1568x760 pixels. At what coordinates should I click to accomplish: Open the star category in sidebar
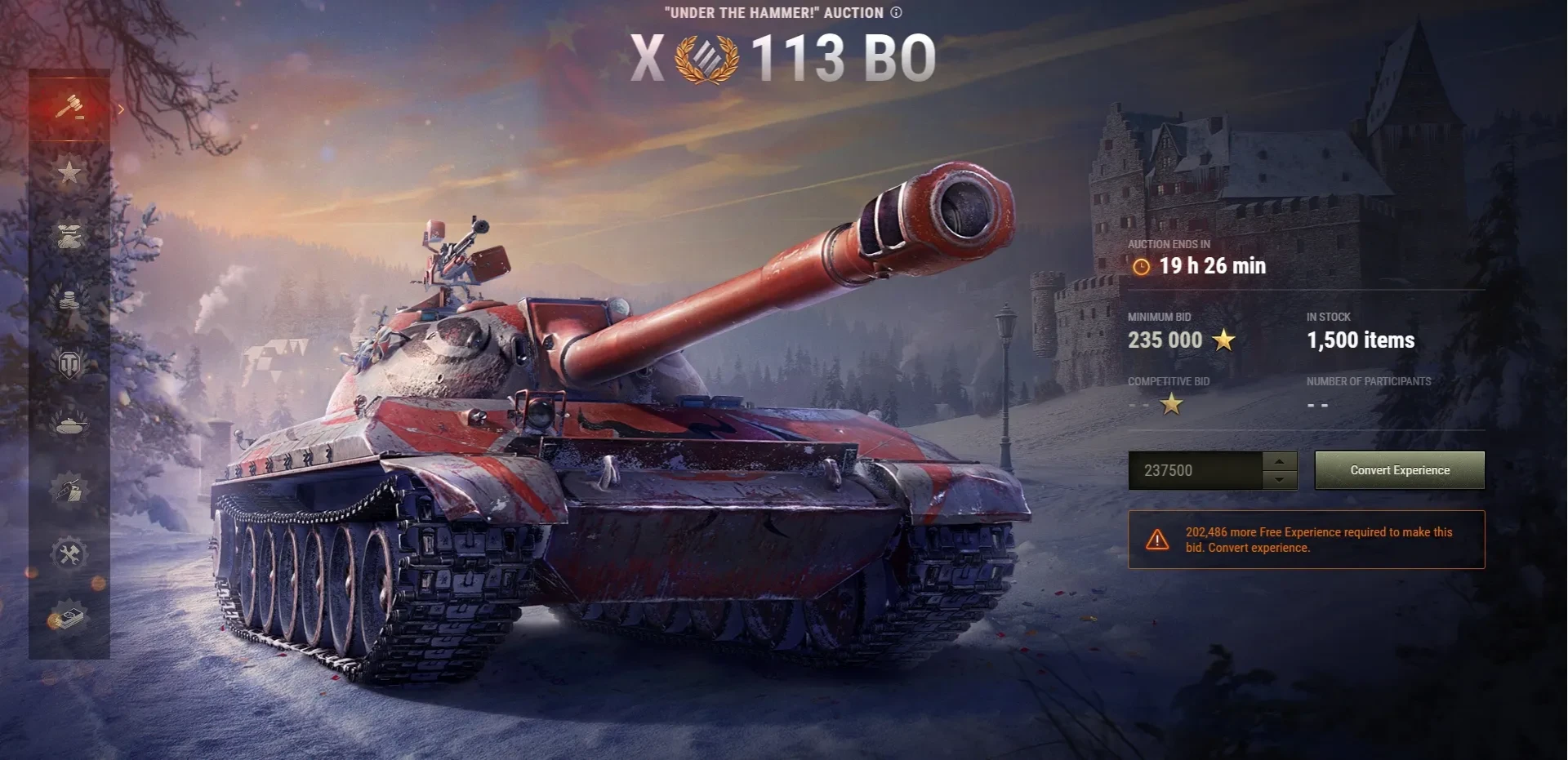click(69, 172)
